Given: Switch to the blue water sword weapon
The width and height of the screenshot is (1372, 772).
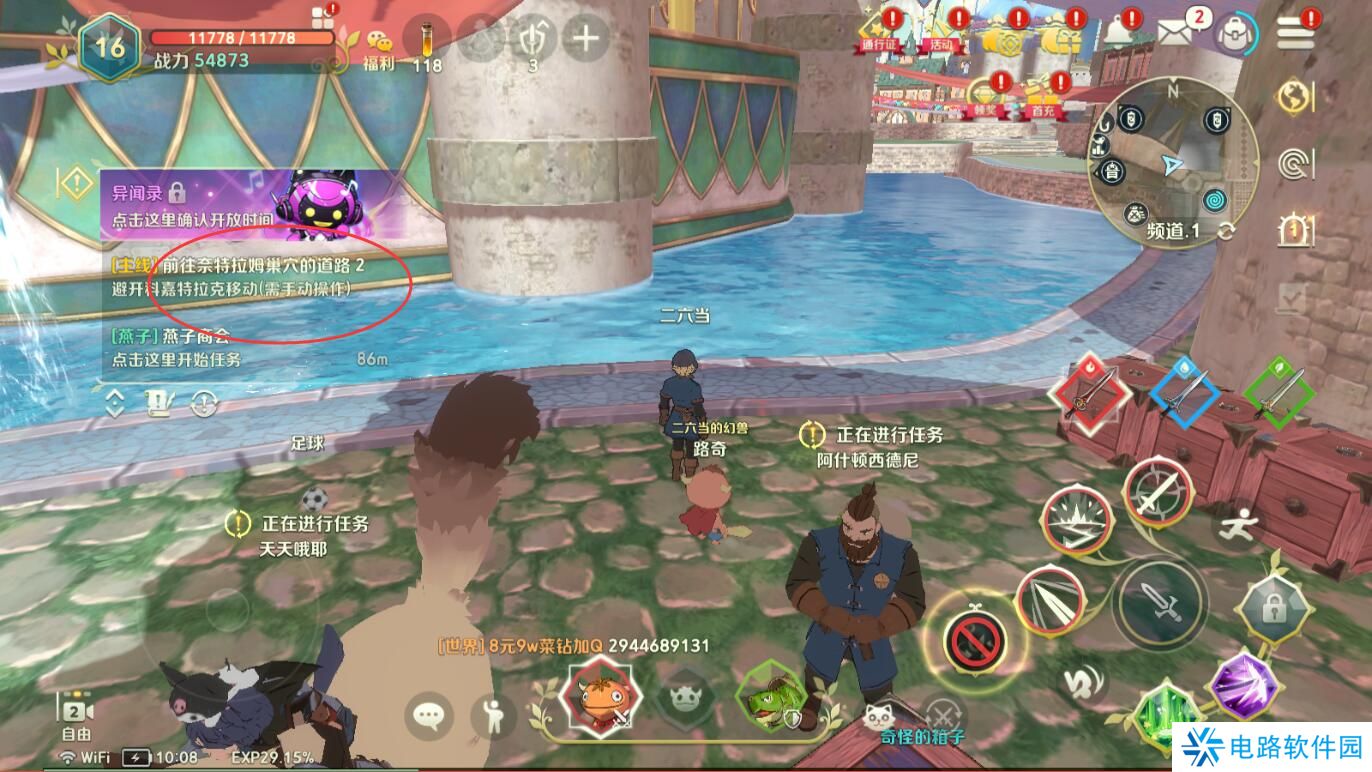Looking at the screenshot, I should (x=1187, y=394).
